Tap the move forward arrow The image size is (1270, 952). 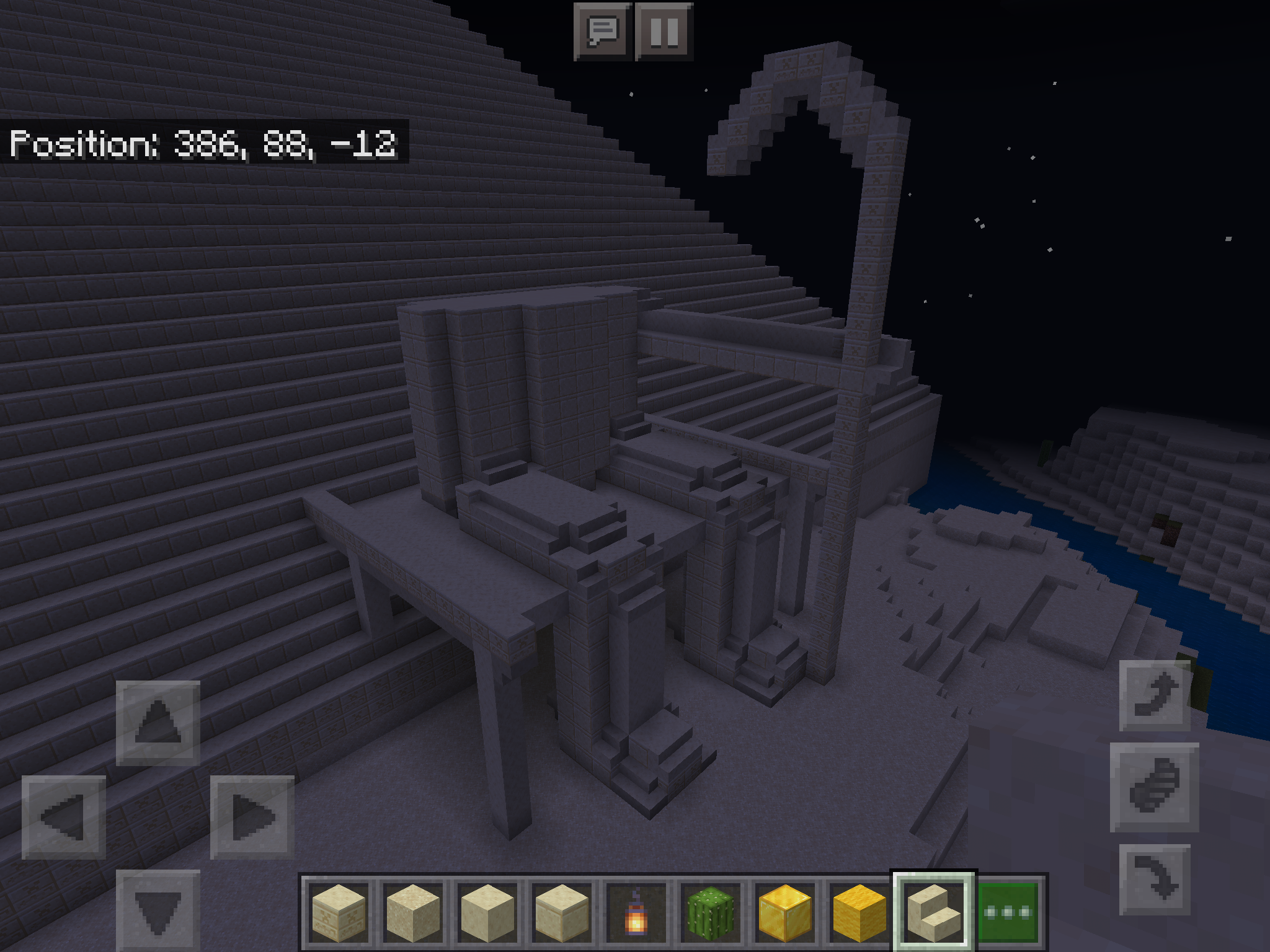[x=158, y=723]
